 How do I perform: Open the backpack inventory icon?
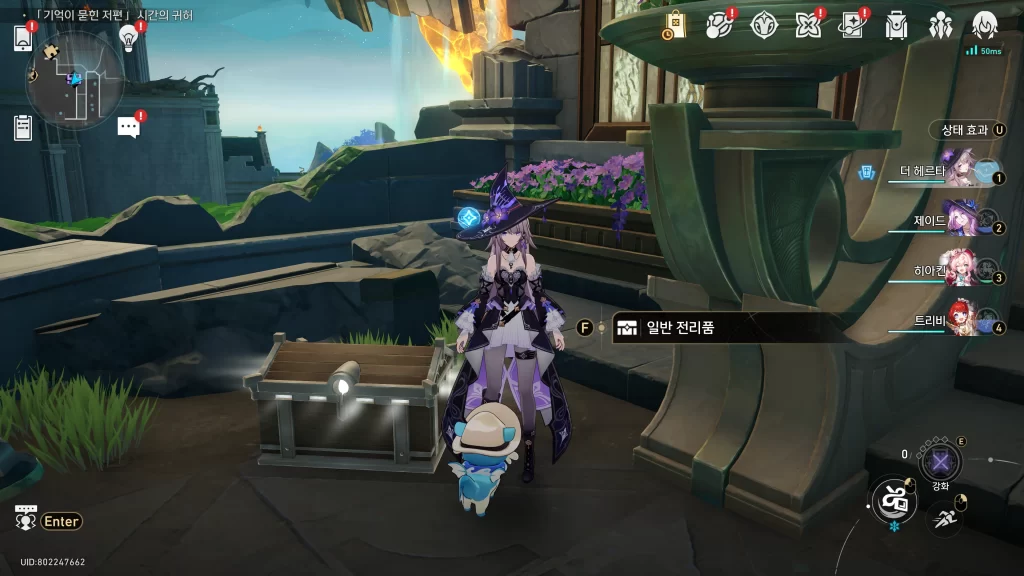896,25
